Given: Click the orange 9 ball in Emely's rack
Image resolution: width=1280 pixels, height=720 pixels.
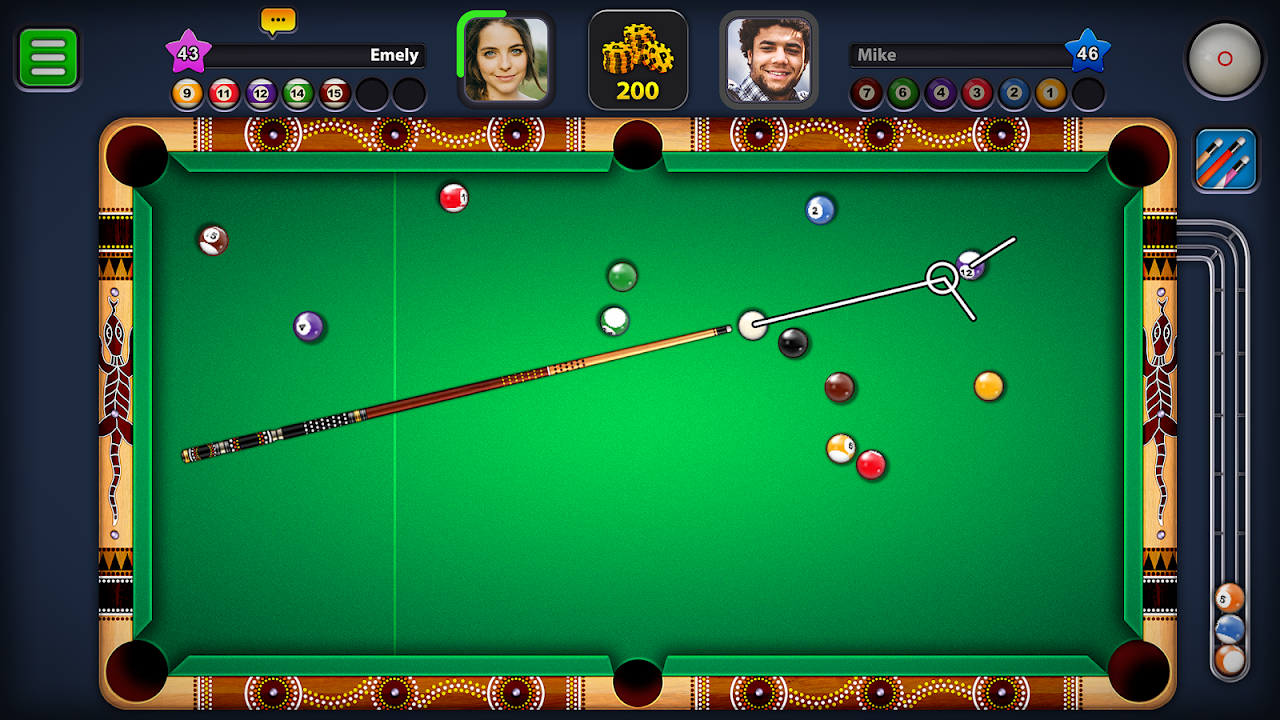Looking at the screenshot, I should pyautogui.click(x=186, y=94).
